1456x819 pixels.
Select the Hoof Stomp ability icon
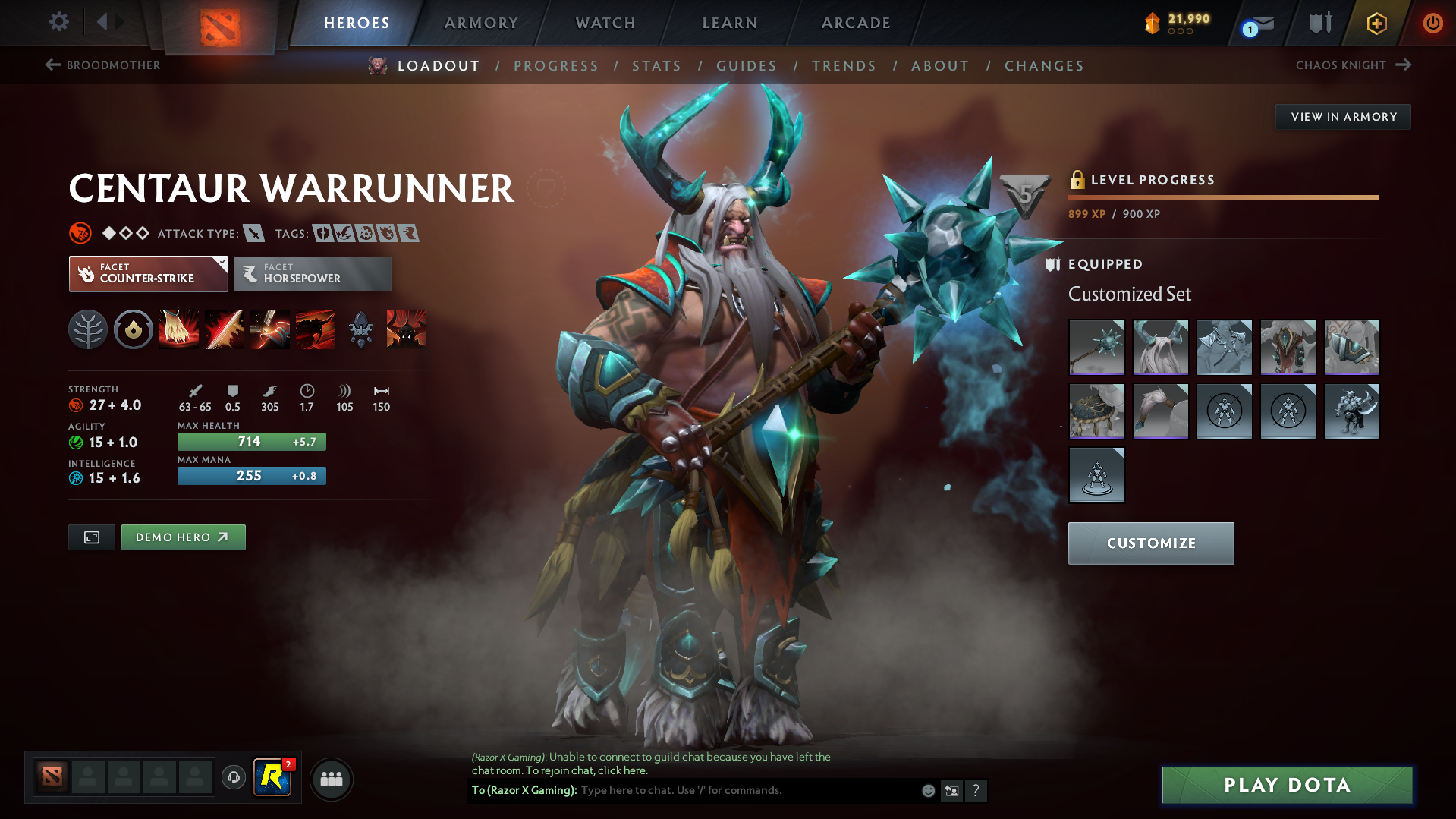tap(179, 329)
